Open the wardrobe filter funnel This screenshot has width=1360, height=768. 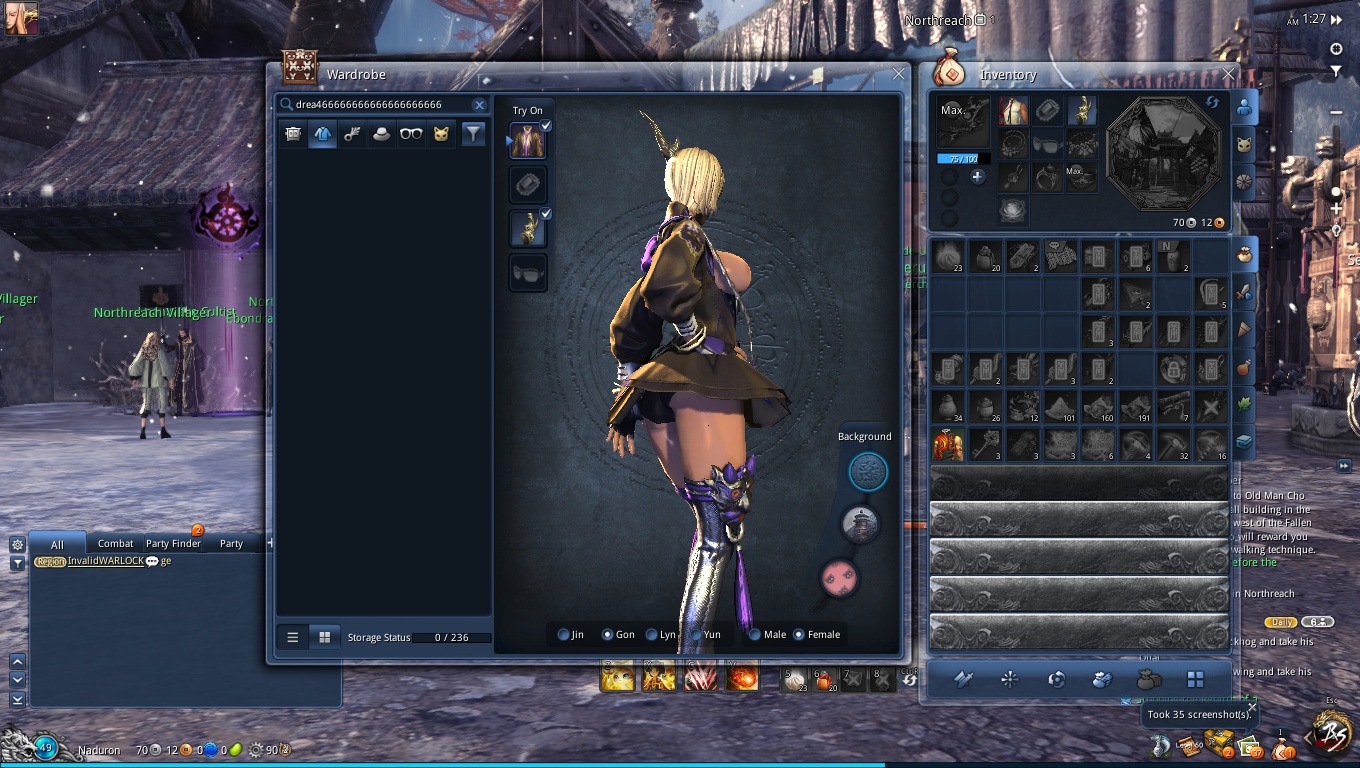click(473, 134)
